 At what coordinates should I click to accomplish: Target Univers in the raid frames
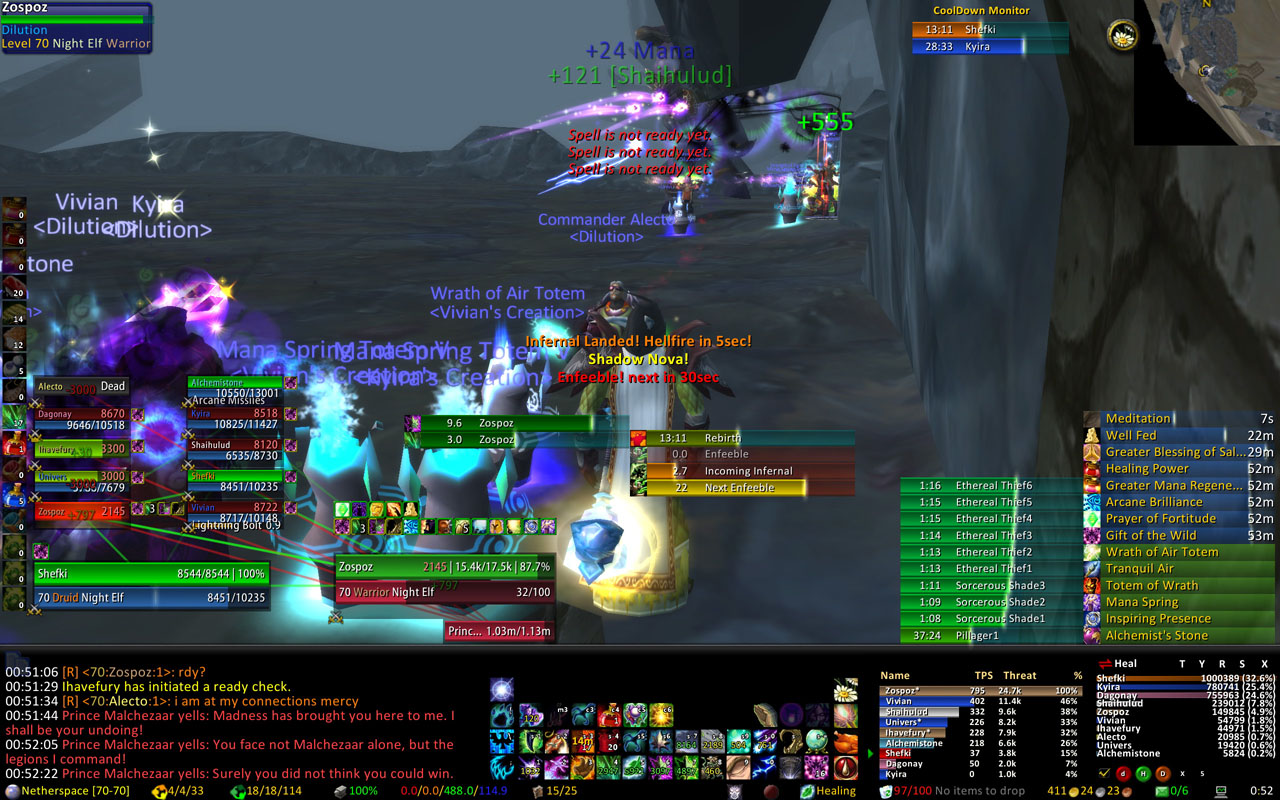coord(82,482)
